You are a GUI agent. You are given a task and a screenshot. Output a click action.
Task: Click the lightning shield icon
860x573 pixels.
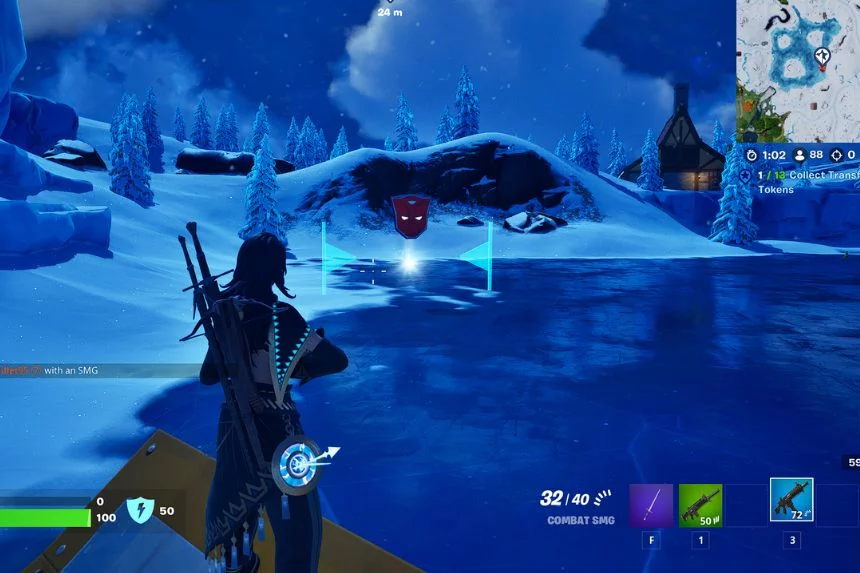coord(139,511)
